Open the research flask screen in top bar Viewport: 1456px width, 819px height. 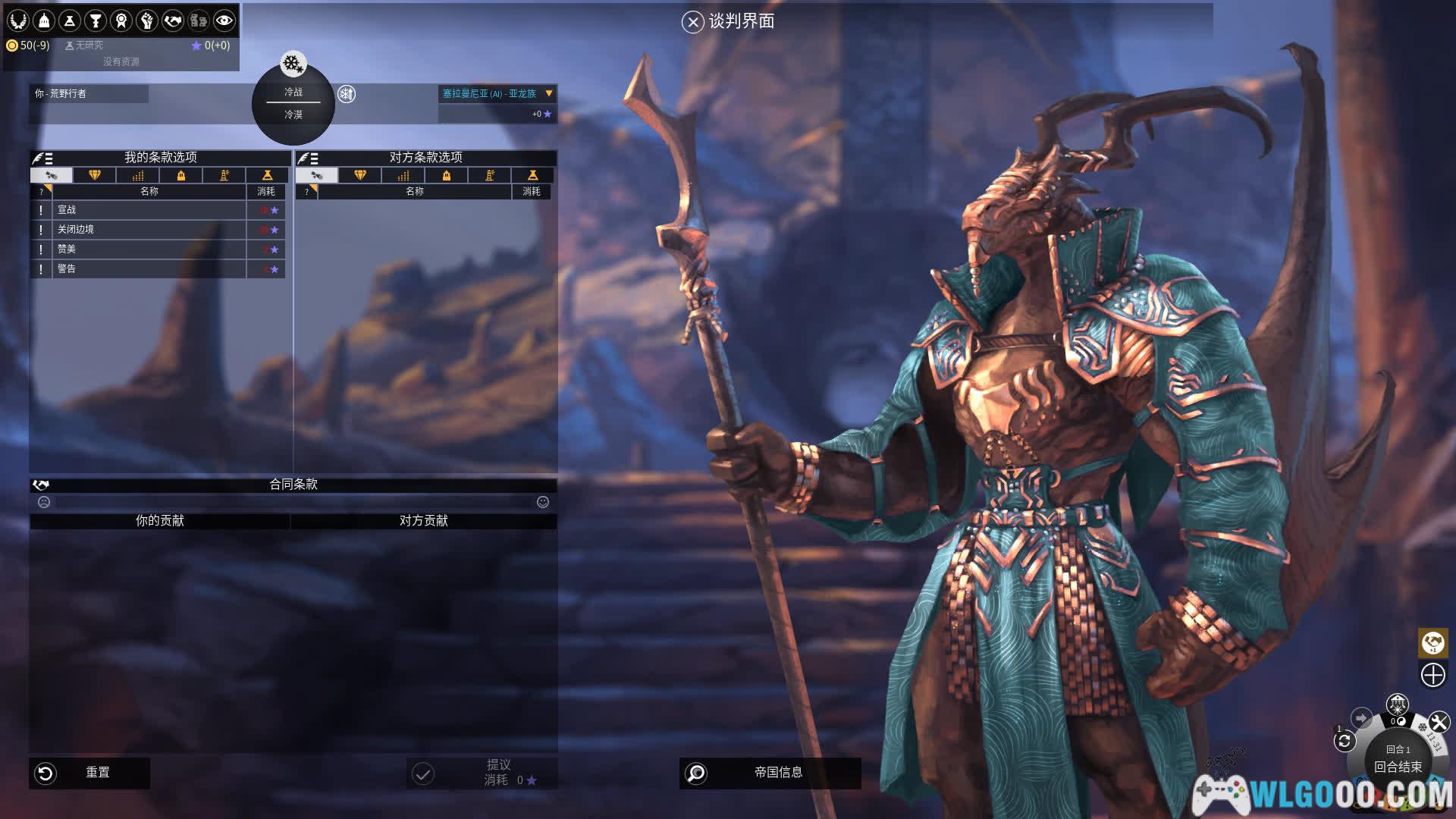(x=70, y=20)
